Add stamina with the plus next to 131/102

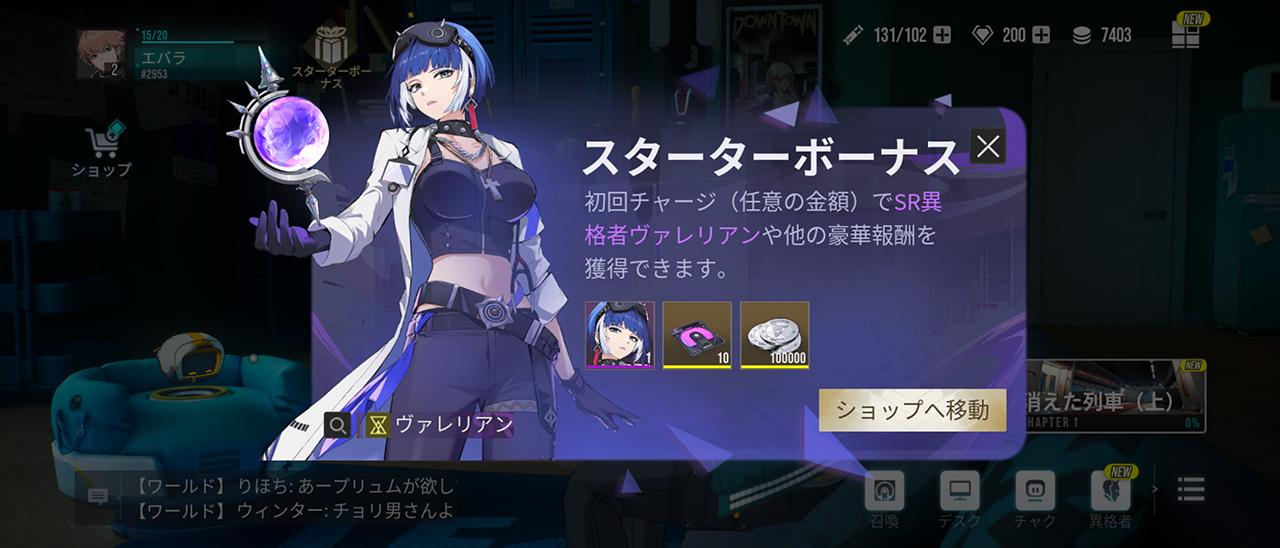coord(942,35)
